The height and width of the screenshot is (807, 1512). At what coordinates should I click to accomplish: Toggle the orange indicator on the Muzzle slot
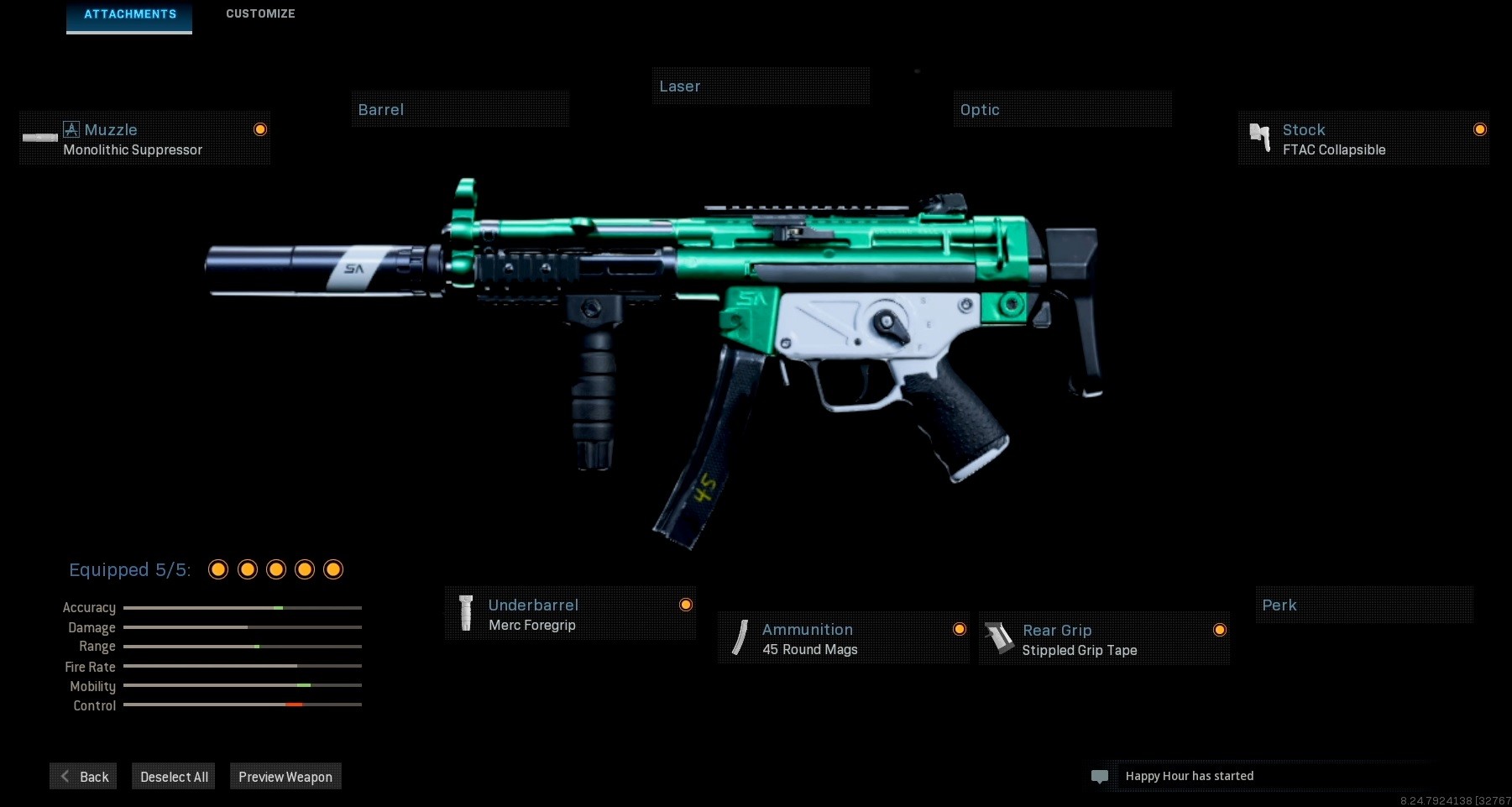coord(260,128)
